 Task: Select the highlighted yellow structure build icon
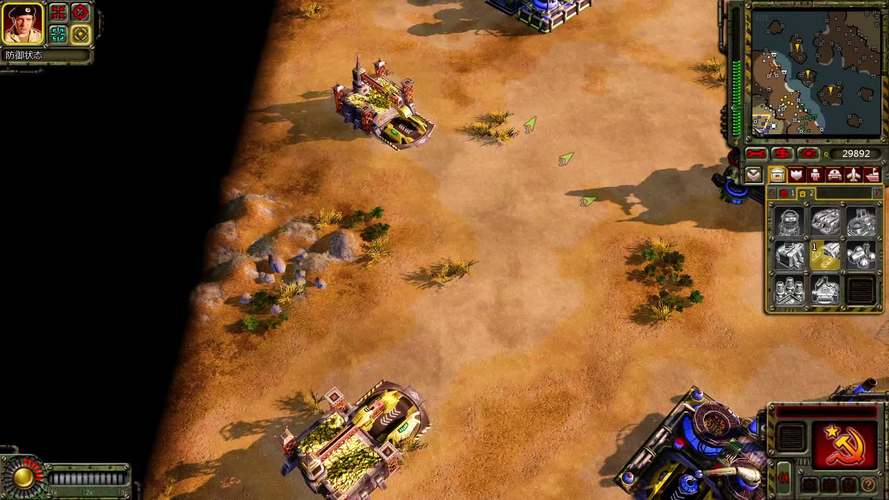[825, 257]
